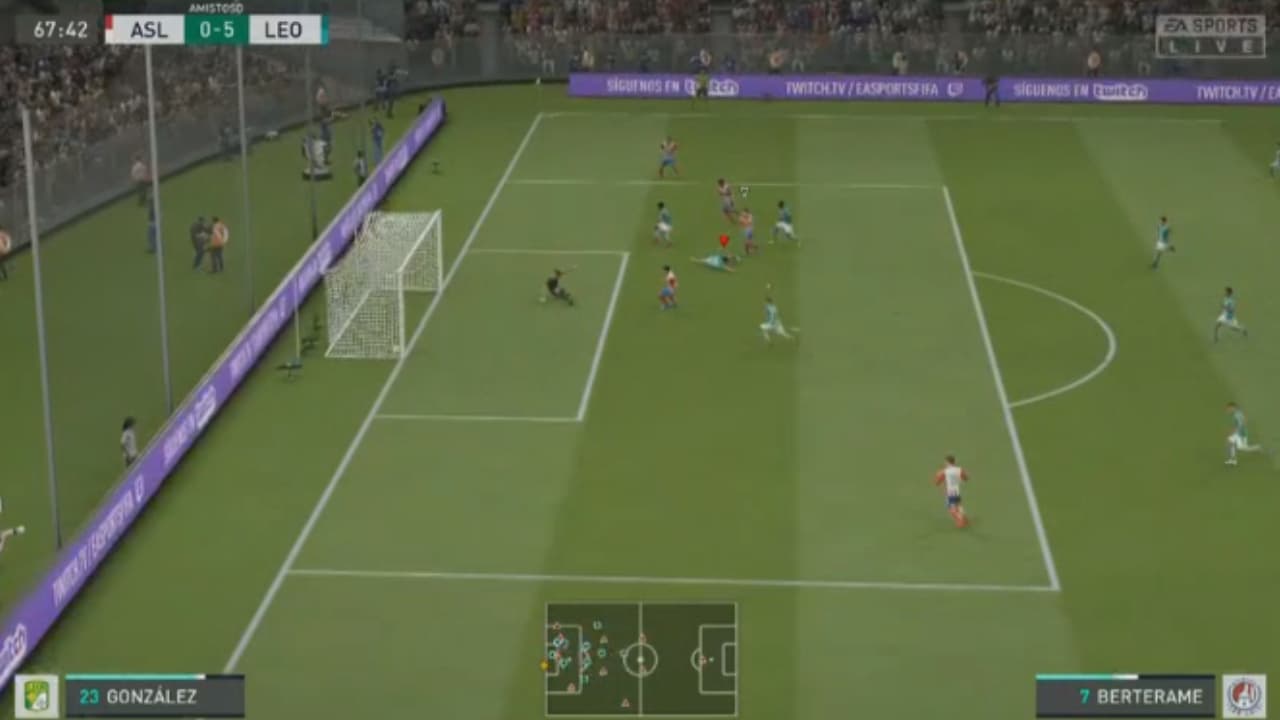Select the León club crest icon
This screenshot has height=720, width=1280.
point(38,694)
